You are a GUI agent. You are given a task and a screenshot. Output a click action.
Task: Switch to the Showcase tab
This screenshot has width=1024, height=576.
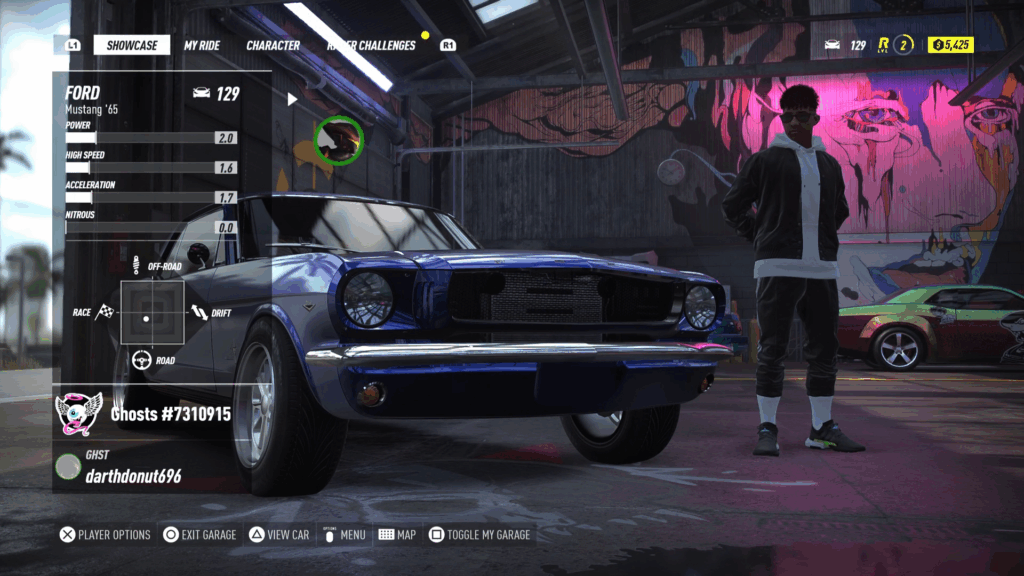(x=131, y=45)
